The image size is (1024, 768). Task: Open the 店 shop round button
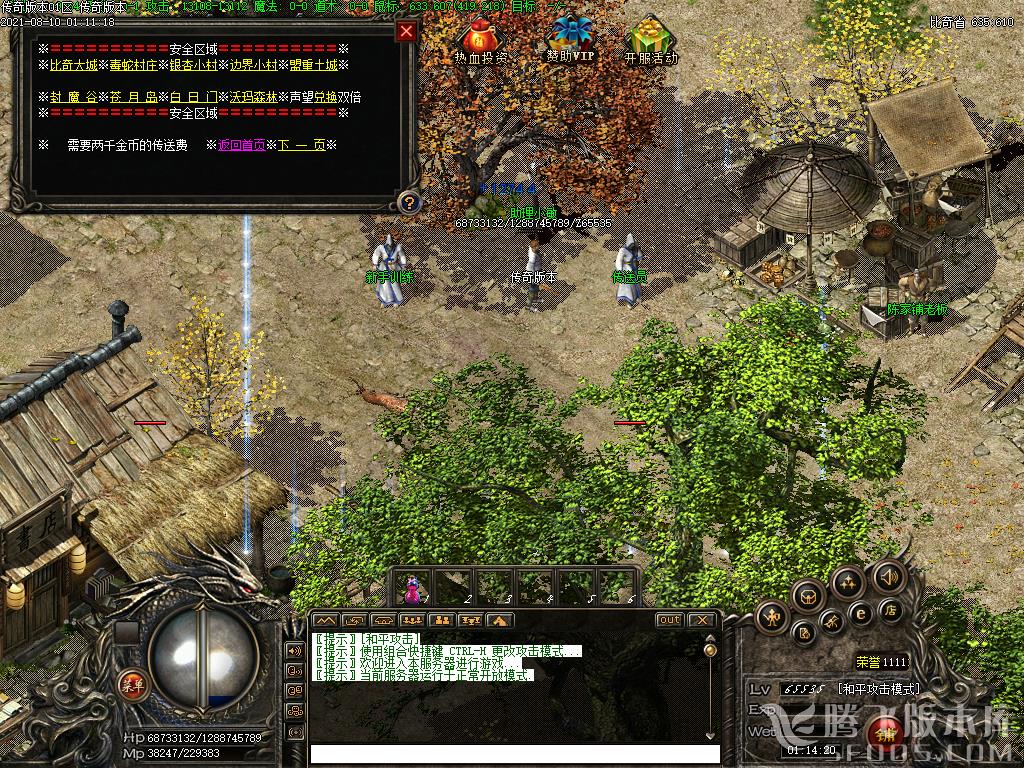[x=891, y=610]
